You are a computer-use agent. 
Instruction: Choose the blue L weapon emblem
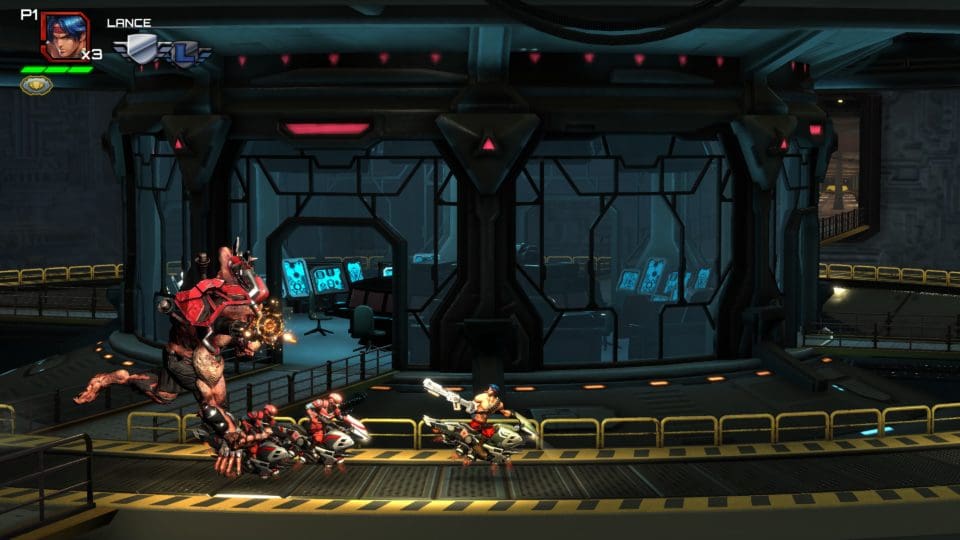184,51
